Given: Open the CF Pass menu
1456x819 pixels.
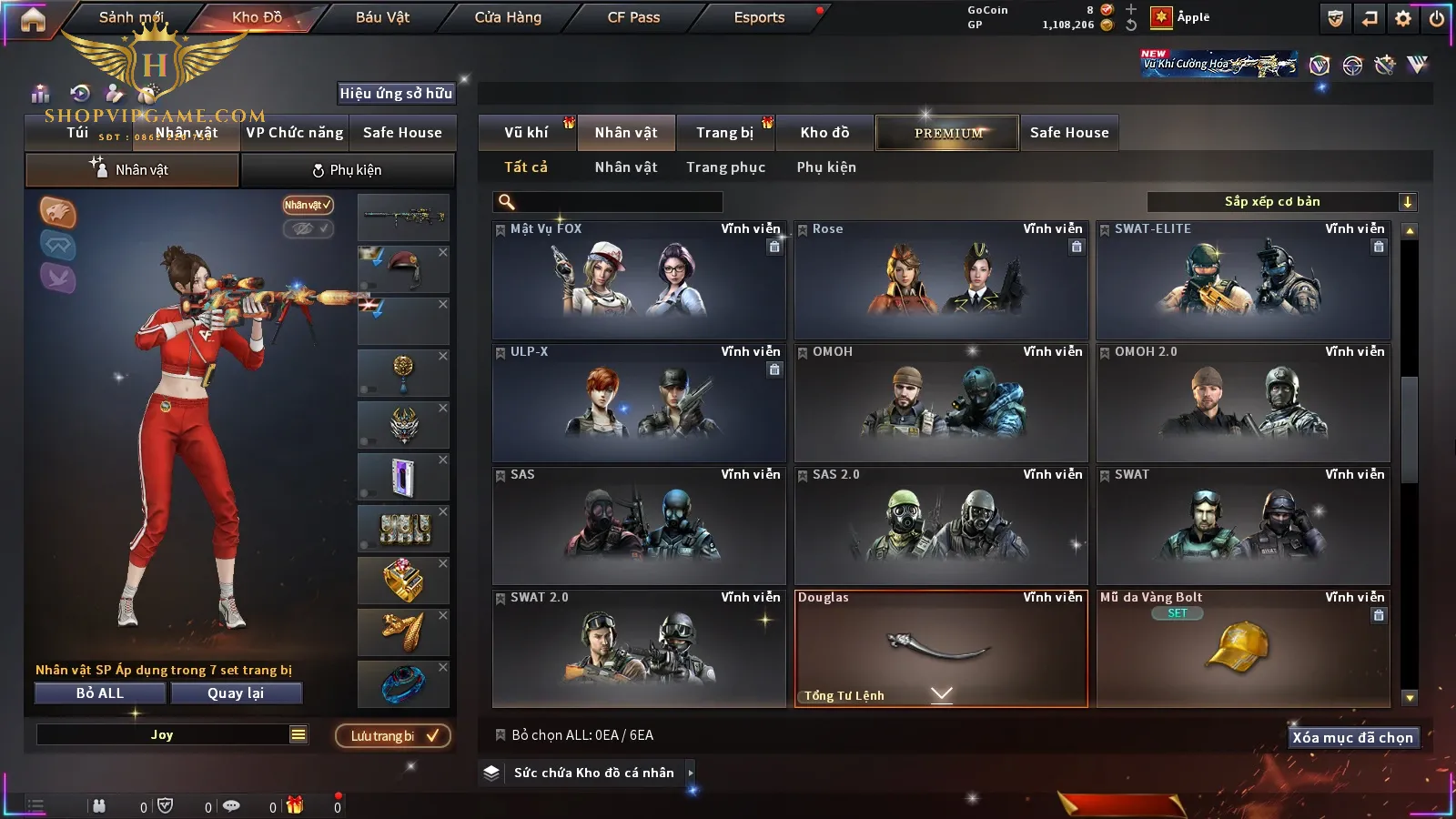Looking at the screenshot, I should pyautogui.click(x=633, y=17).
